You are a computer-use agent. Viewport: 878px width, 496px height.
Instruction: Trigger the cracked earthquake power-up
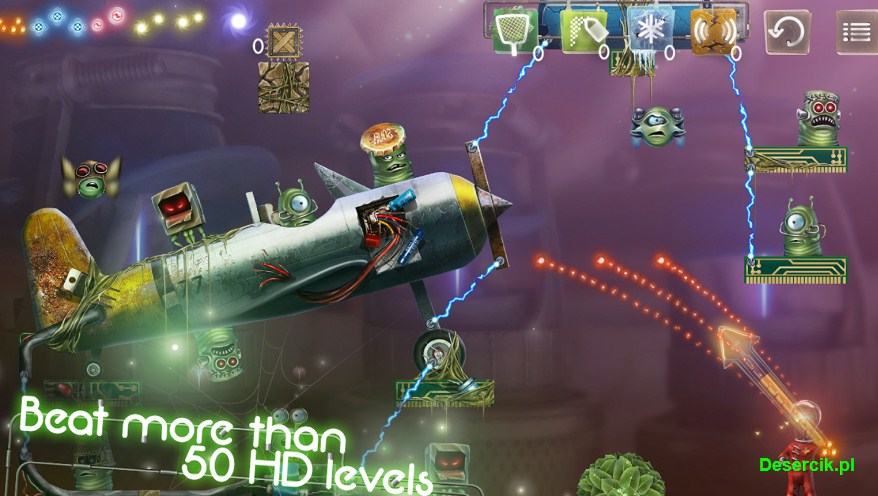[x=713, y=32]
